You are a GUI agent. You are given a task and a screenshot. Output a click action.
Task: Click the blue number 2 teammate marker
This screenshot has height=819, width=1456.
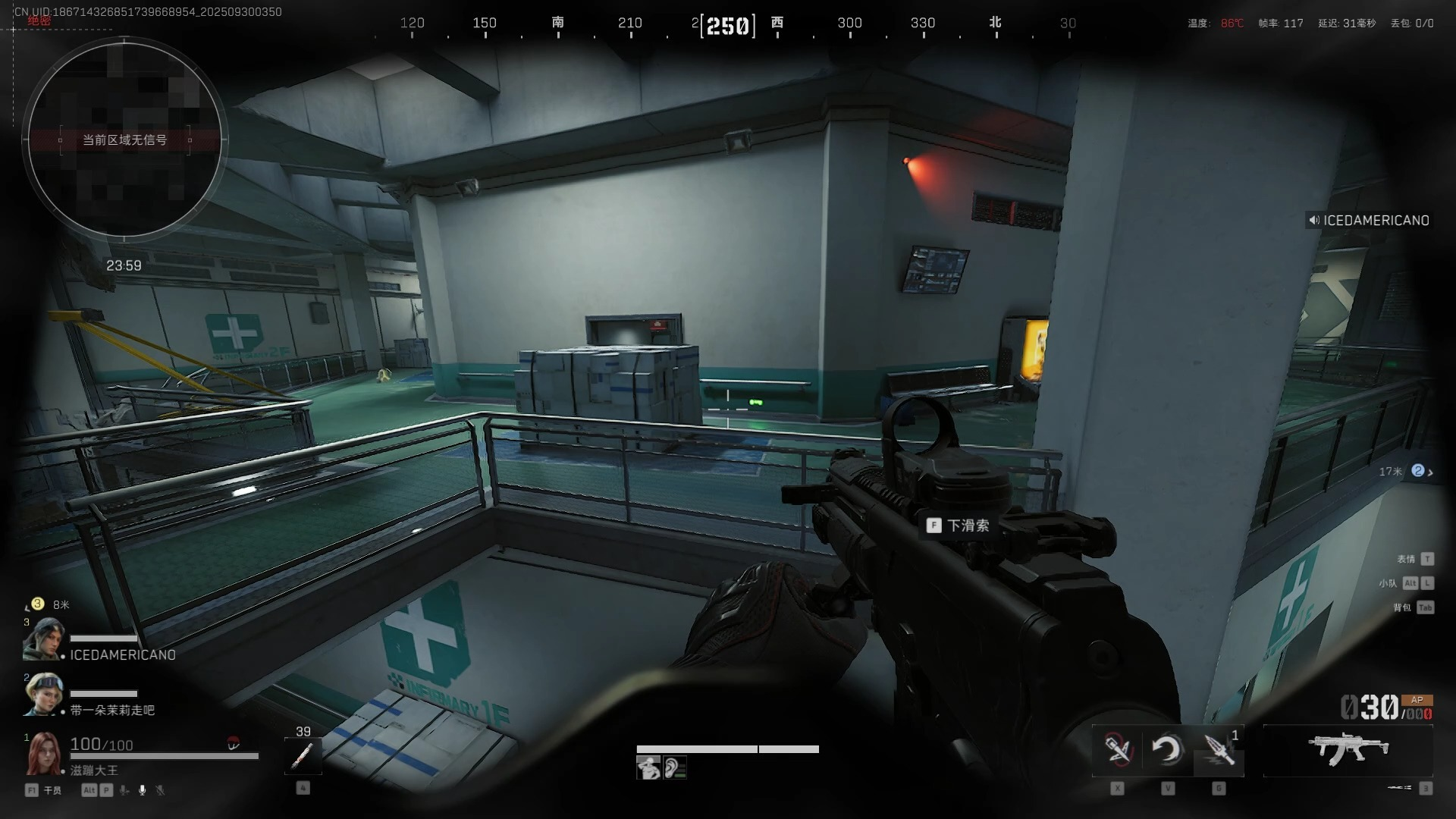[1417, 471]
